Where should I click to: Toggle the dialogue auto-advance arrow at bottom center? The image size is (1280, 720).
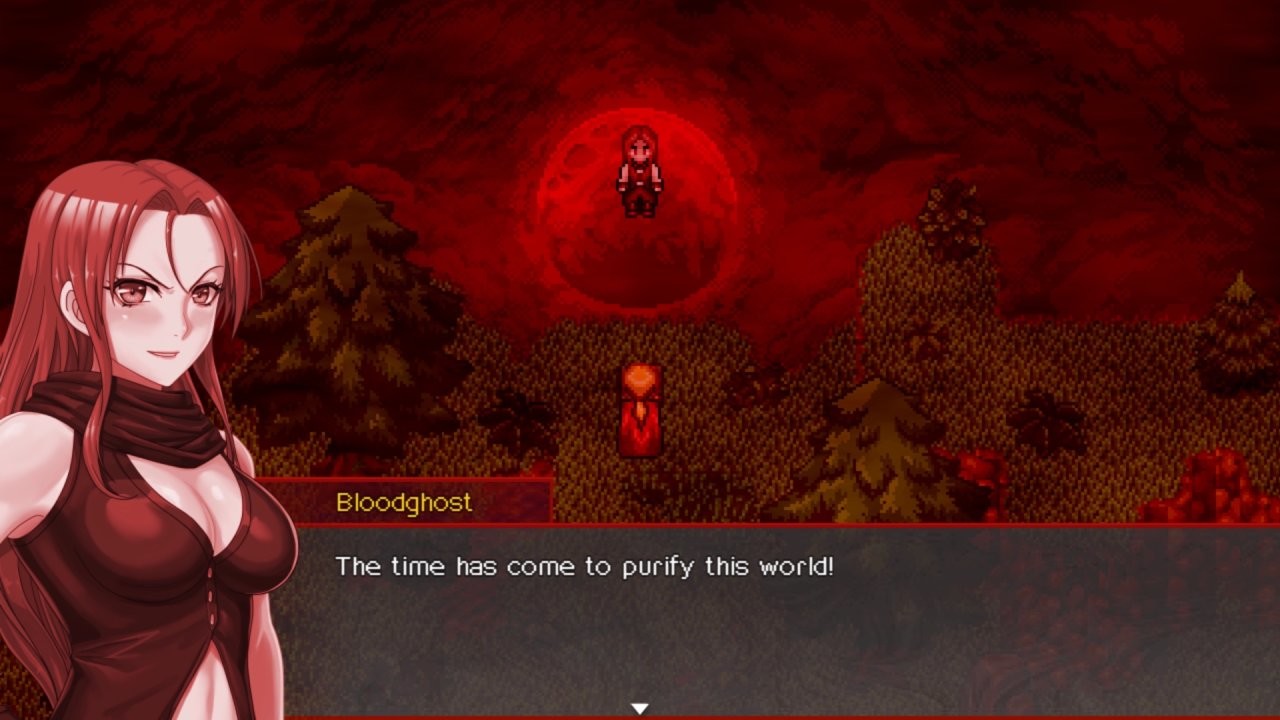(x=639, y=706)
